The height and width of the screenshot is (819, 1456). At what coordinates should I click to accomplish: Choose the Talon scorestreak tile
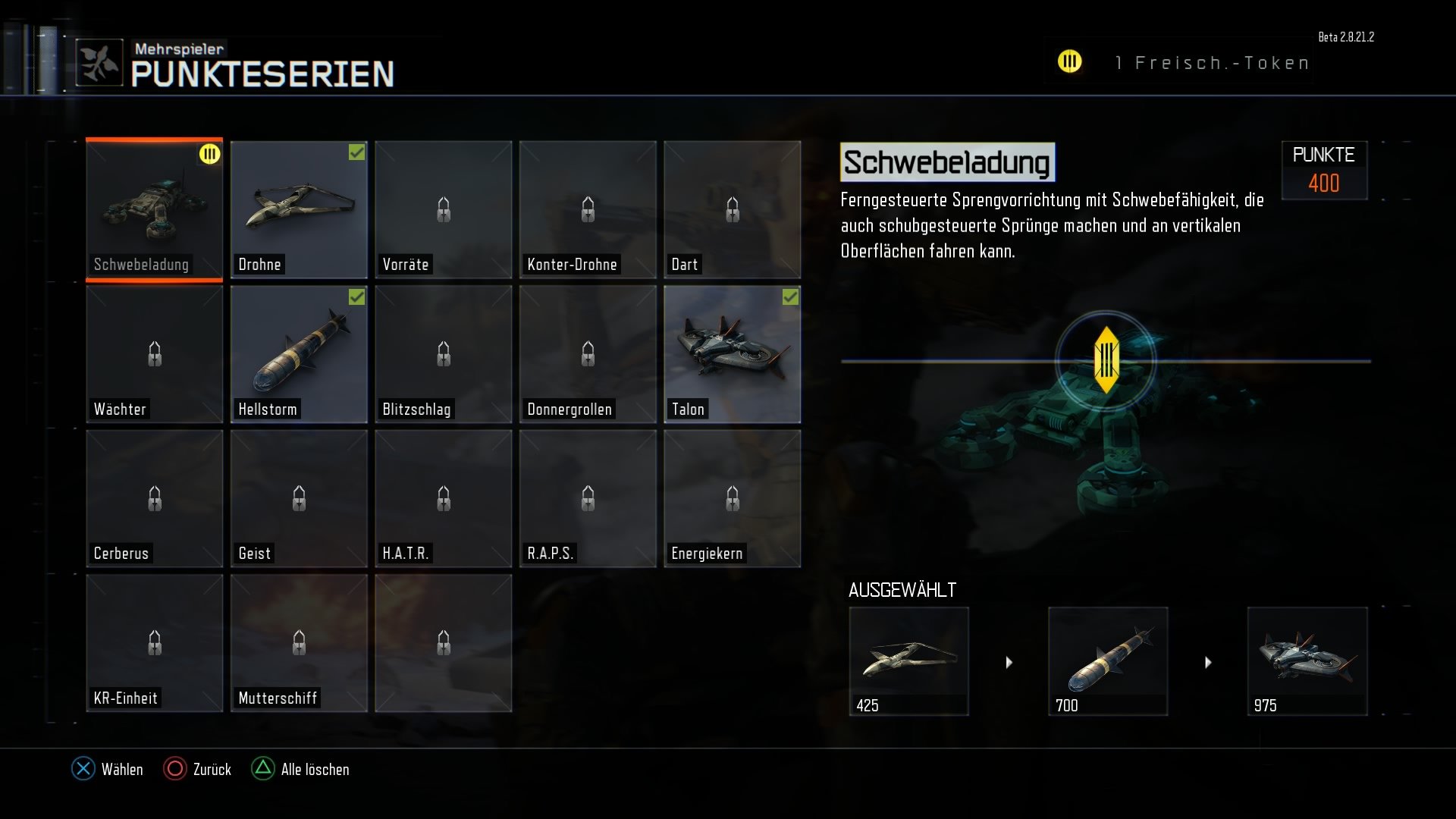(x=732, y=354)
